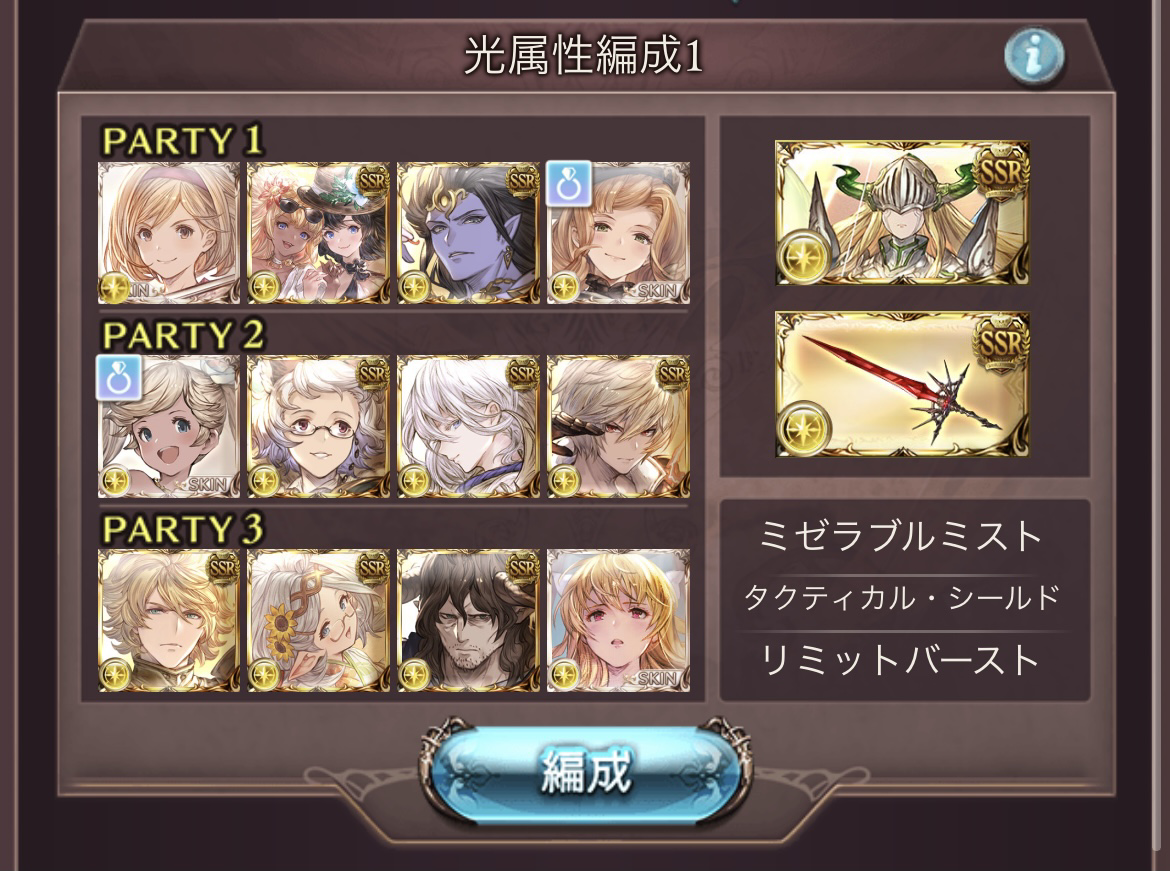Pick the ringed green-eyed girl in Party 1

(618, 233)
